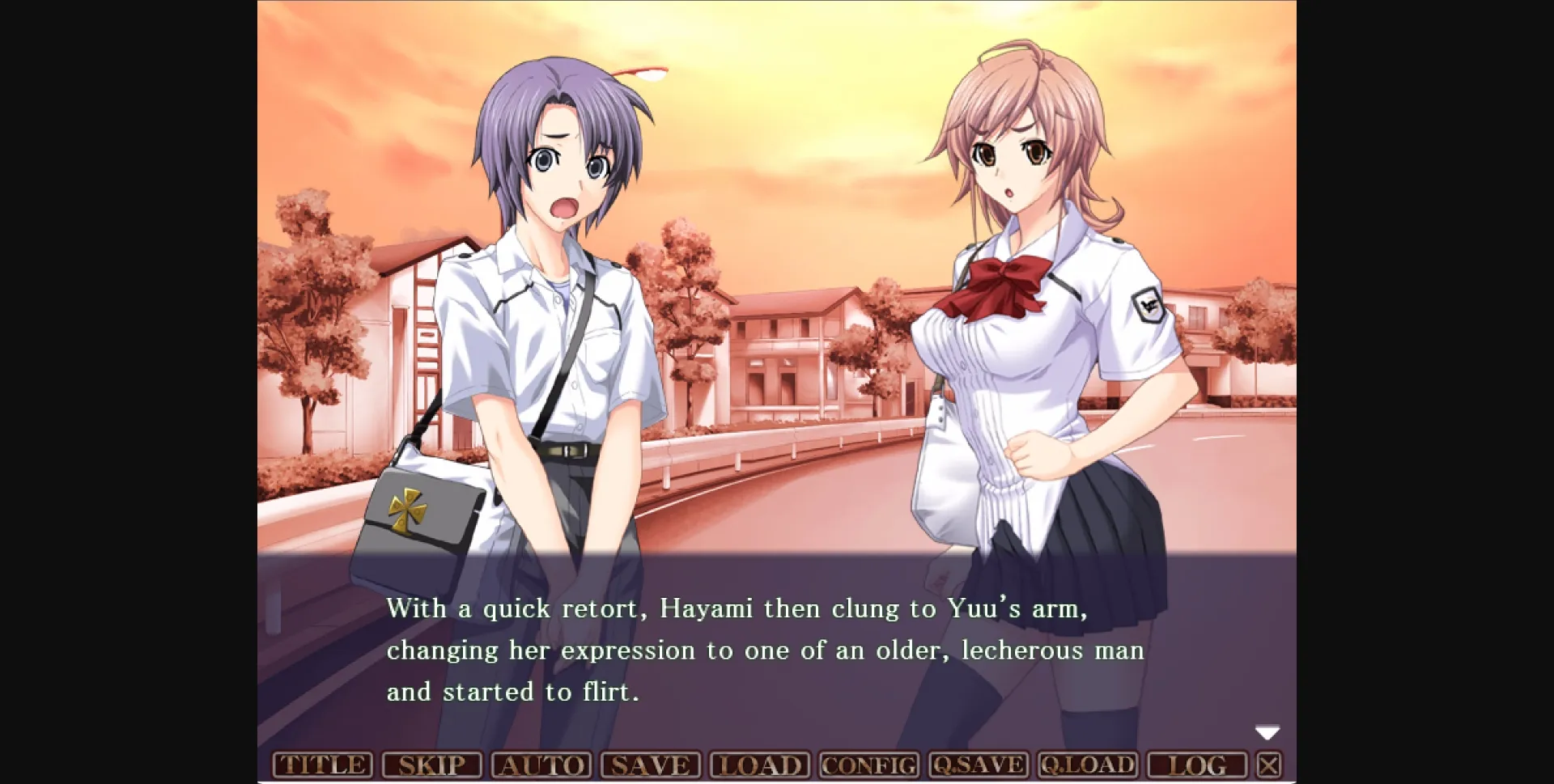Screen dimensions: 1554x784
Task: Open the LOAD screen
Action: (x=760, y=763)
